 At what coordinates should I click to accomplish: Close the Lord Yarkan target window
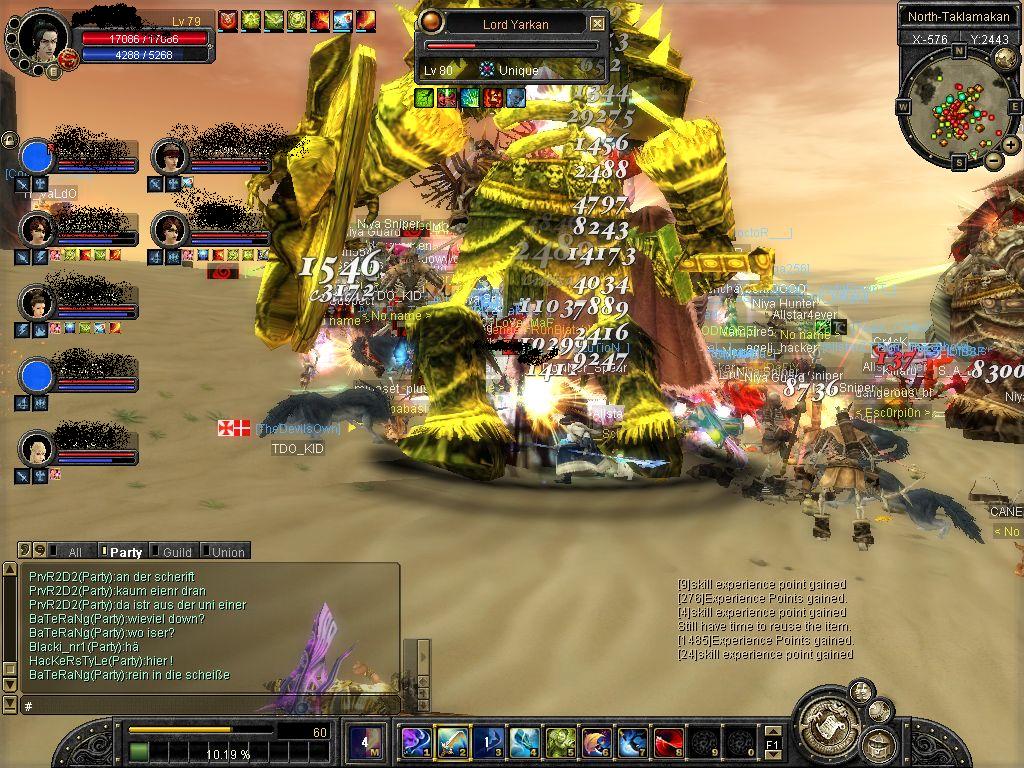pos(597,23)
